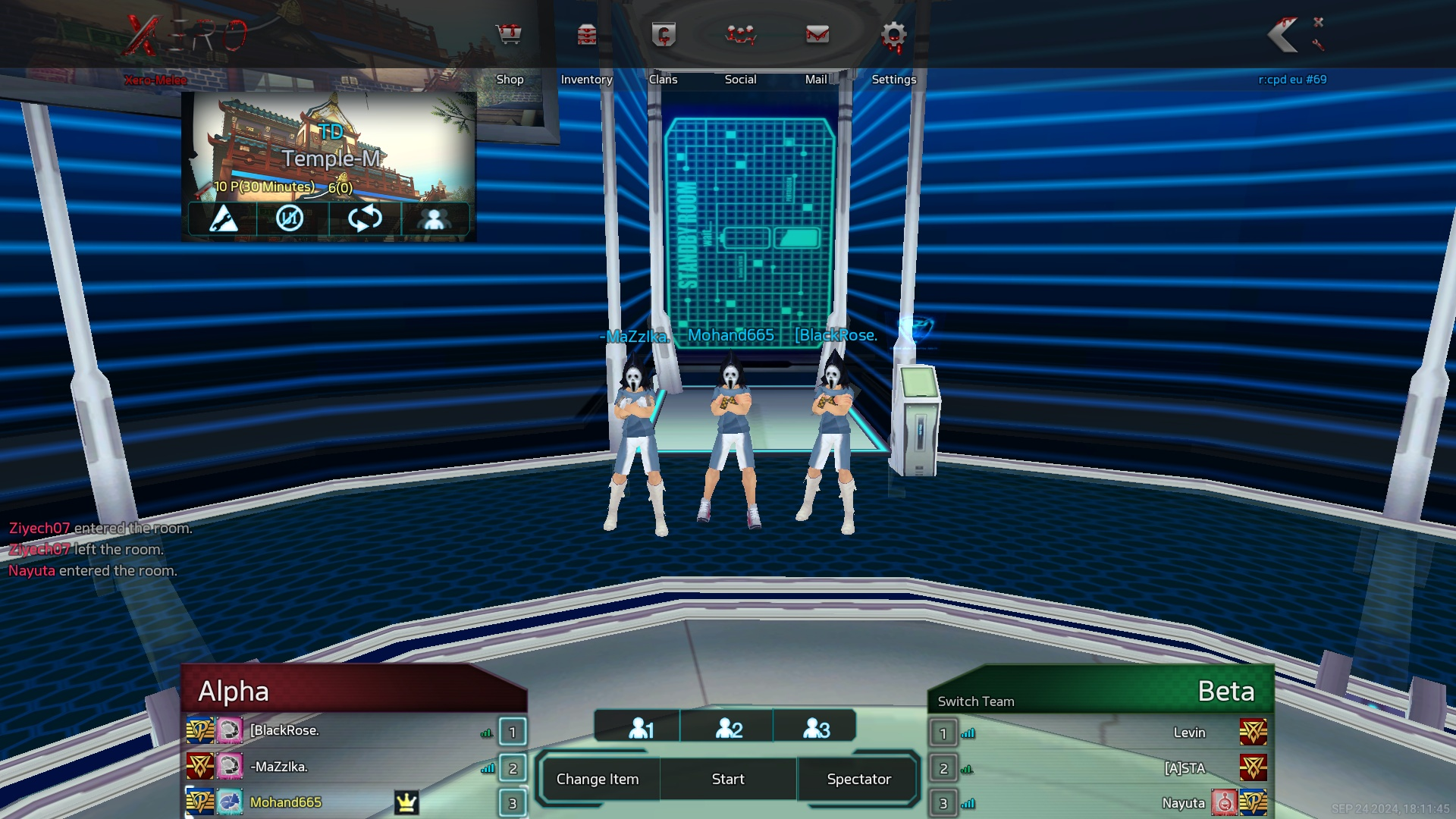
Task: Click the Start button
Action: (x=728, y=779)
